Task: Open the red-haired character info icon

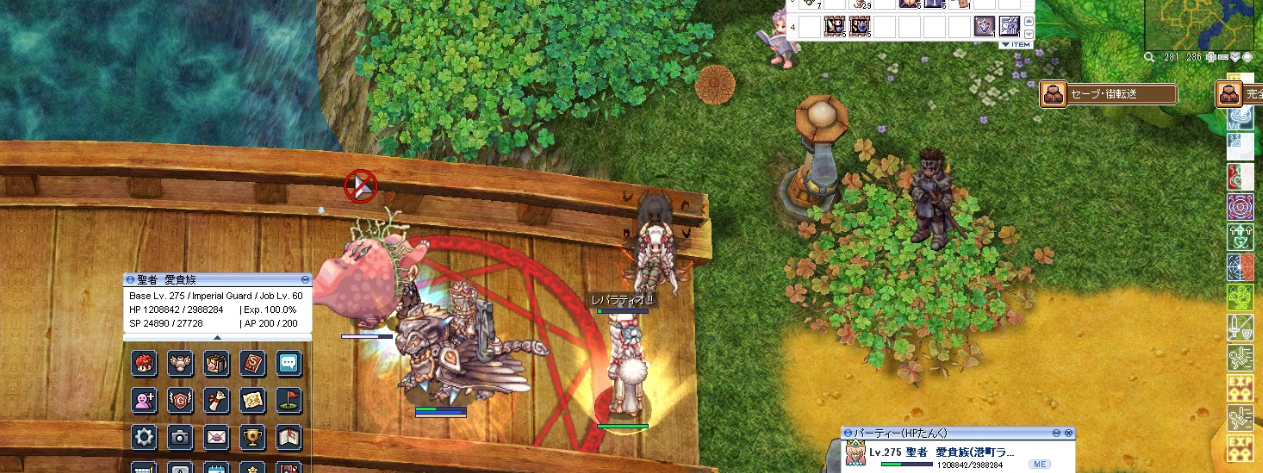Action: tap(145, 364)
